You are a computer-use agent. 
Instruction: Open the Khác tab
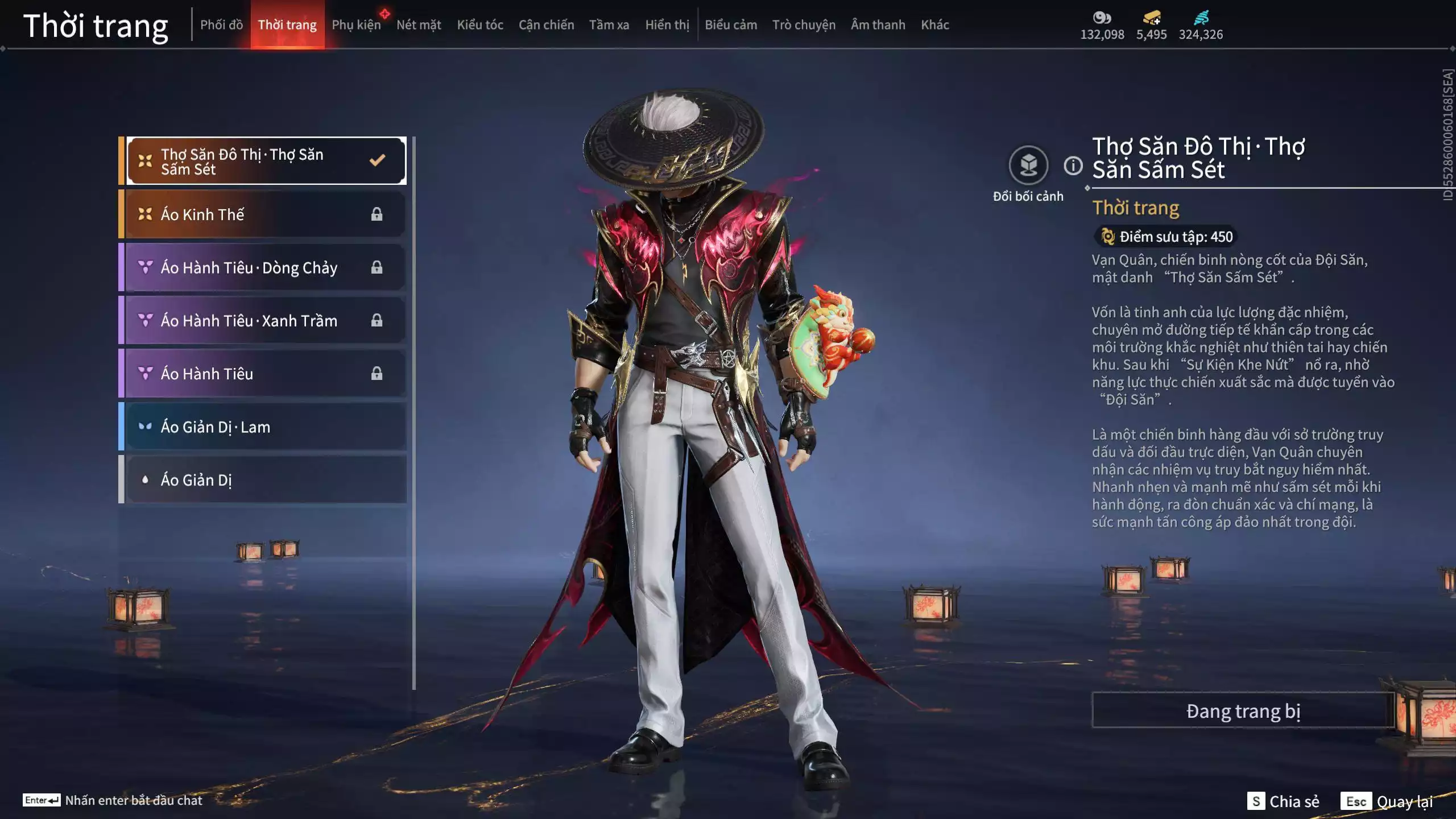click(x=934, y=25)
